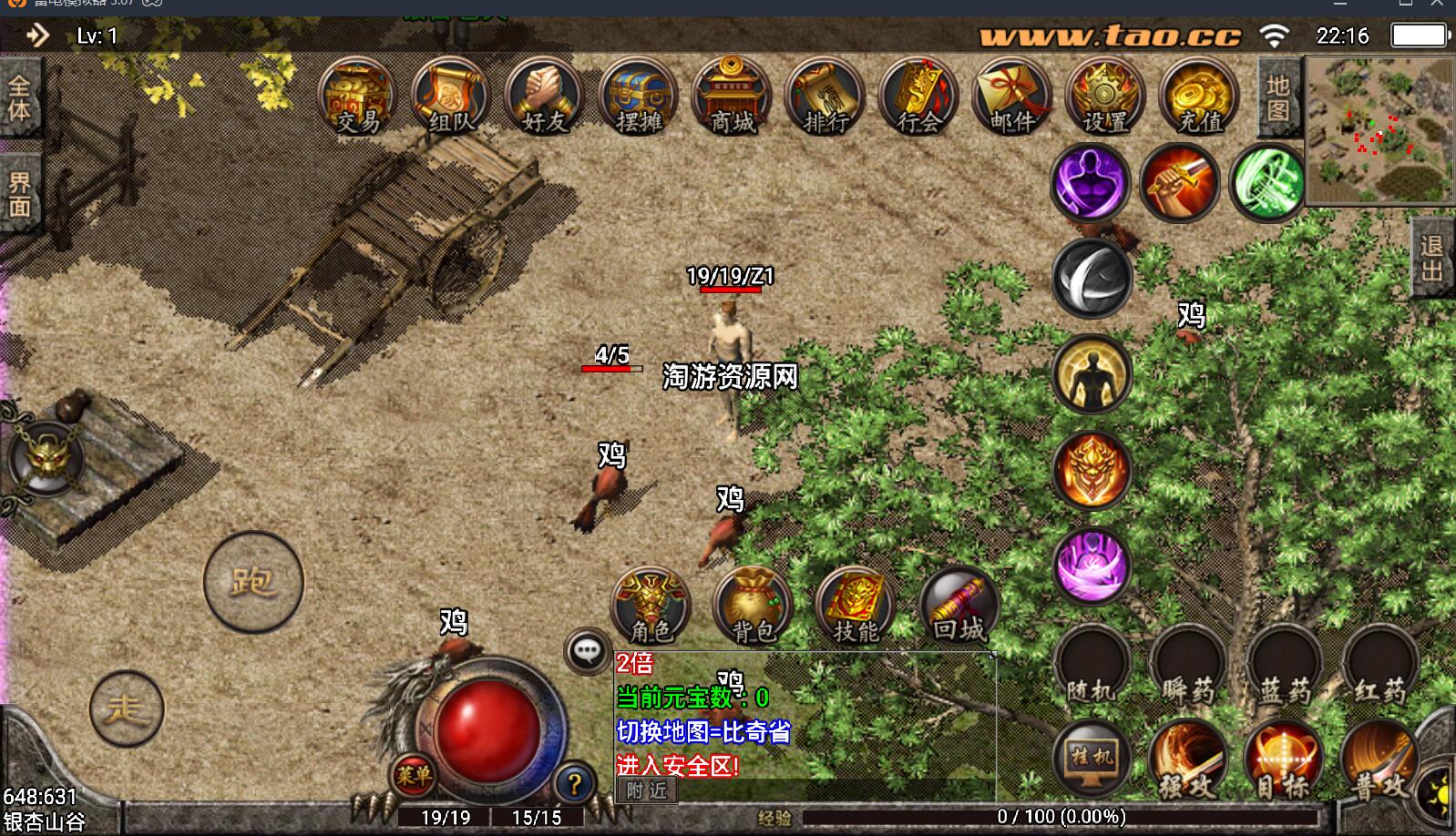Tap the 退出 exit button
The width and height of the screenshot is (1456, 836).
coord(1431,259)
